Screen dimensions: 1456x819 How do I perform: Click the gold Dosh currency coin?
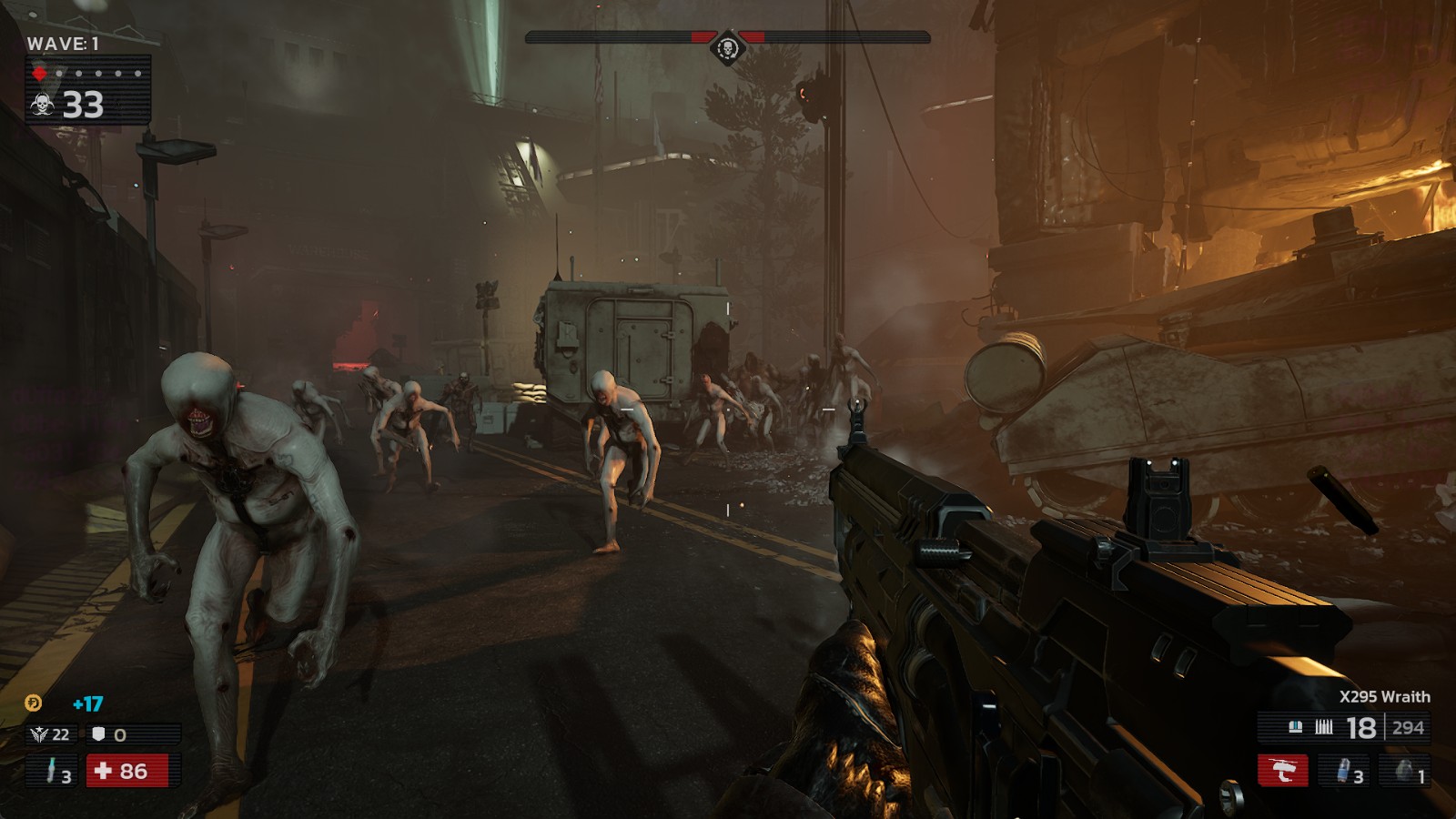pyautogui.click(x=33, y=703)
